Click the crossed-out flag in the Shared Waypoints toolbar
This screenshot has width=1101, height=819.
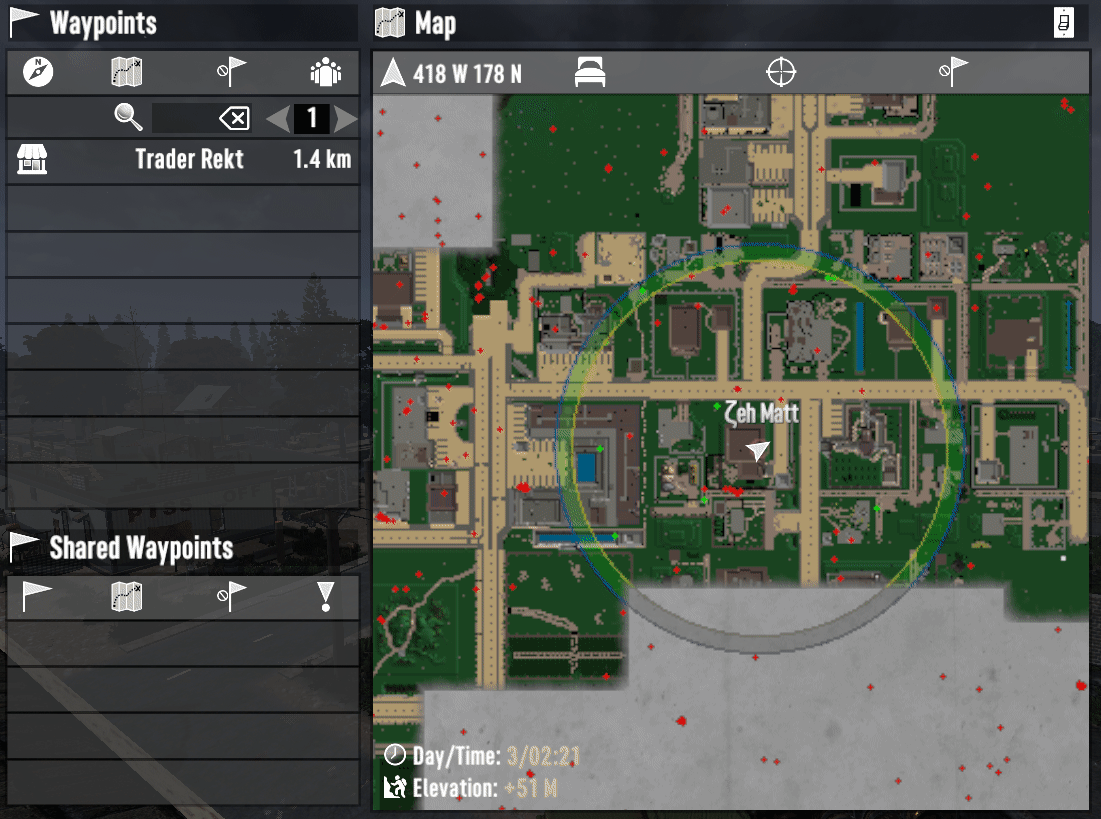231,597
